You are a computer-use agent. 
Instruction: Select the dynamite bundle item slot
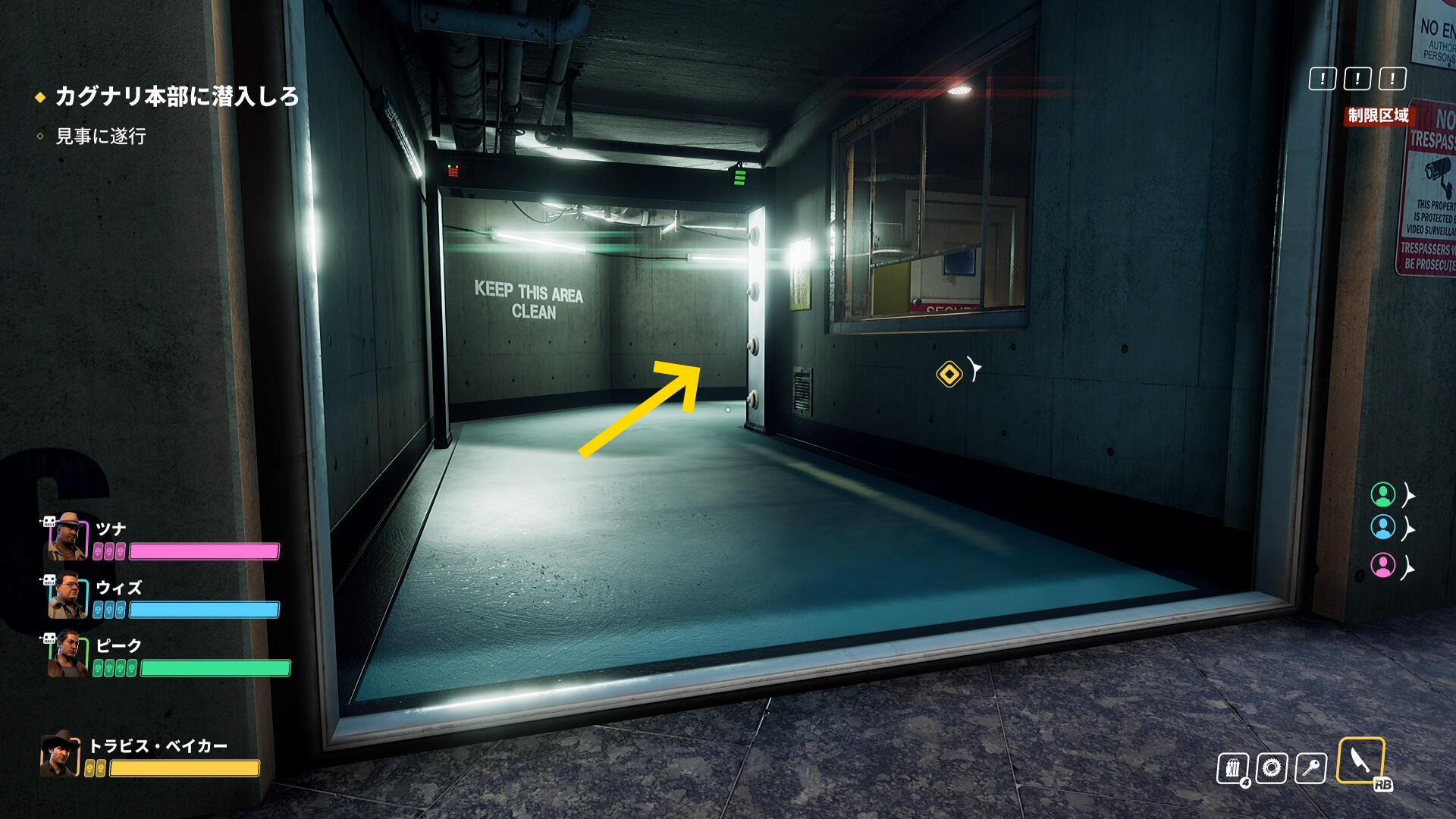click(x=1233, y=768)
